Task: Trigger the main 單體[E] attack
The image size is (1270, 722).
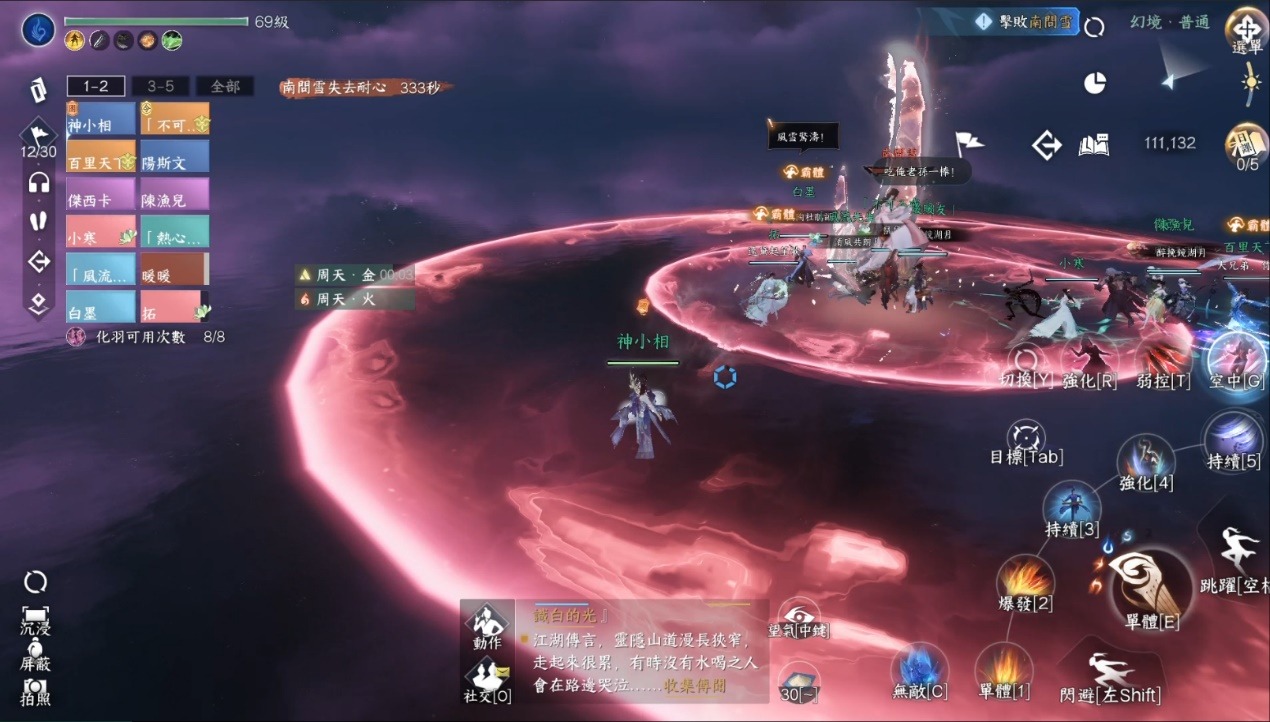Action: [1151, 586]
